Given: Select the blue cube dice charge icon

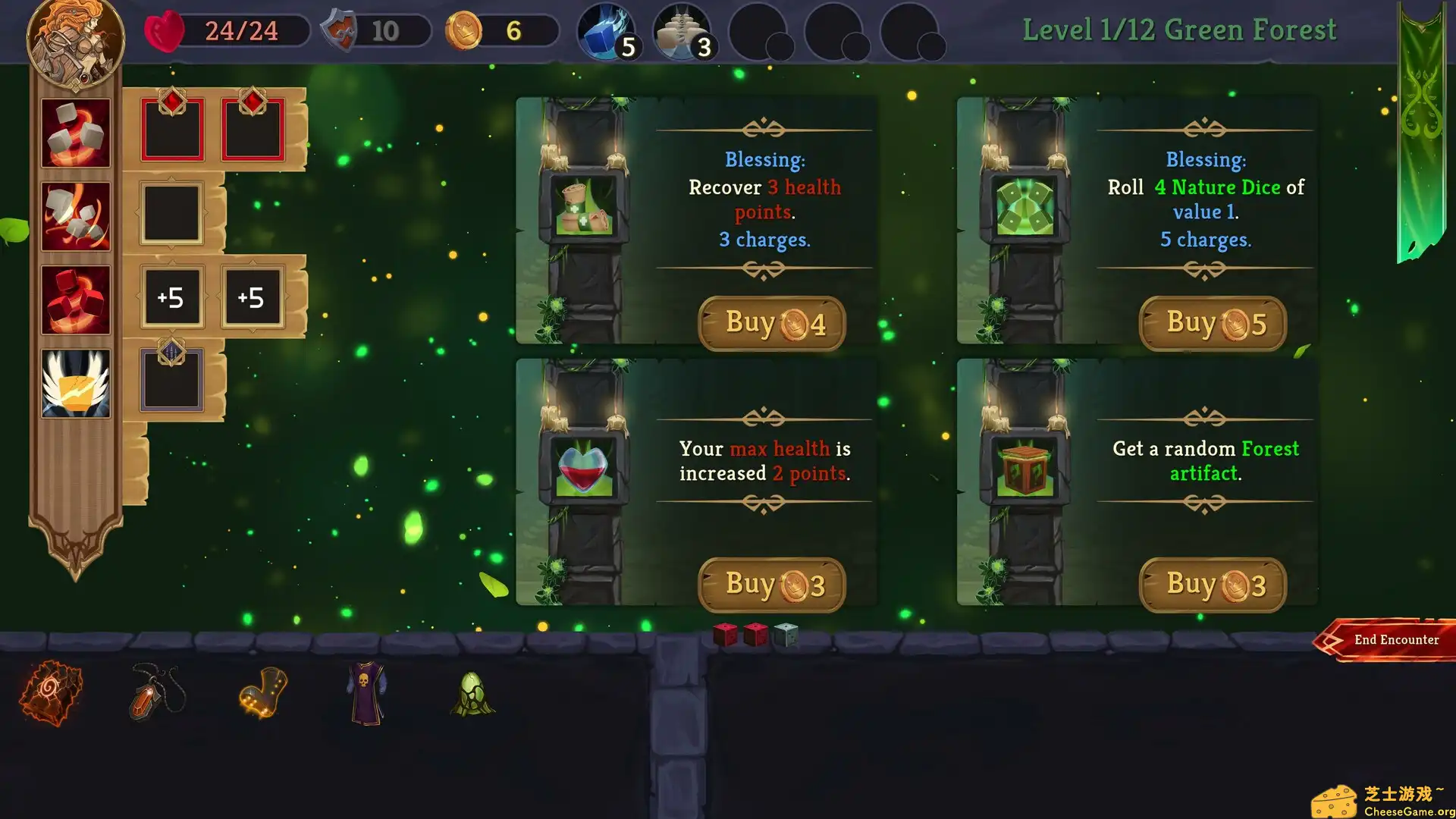Looking at the screenshot, I should [x=606, y=32].
